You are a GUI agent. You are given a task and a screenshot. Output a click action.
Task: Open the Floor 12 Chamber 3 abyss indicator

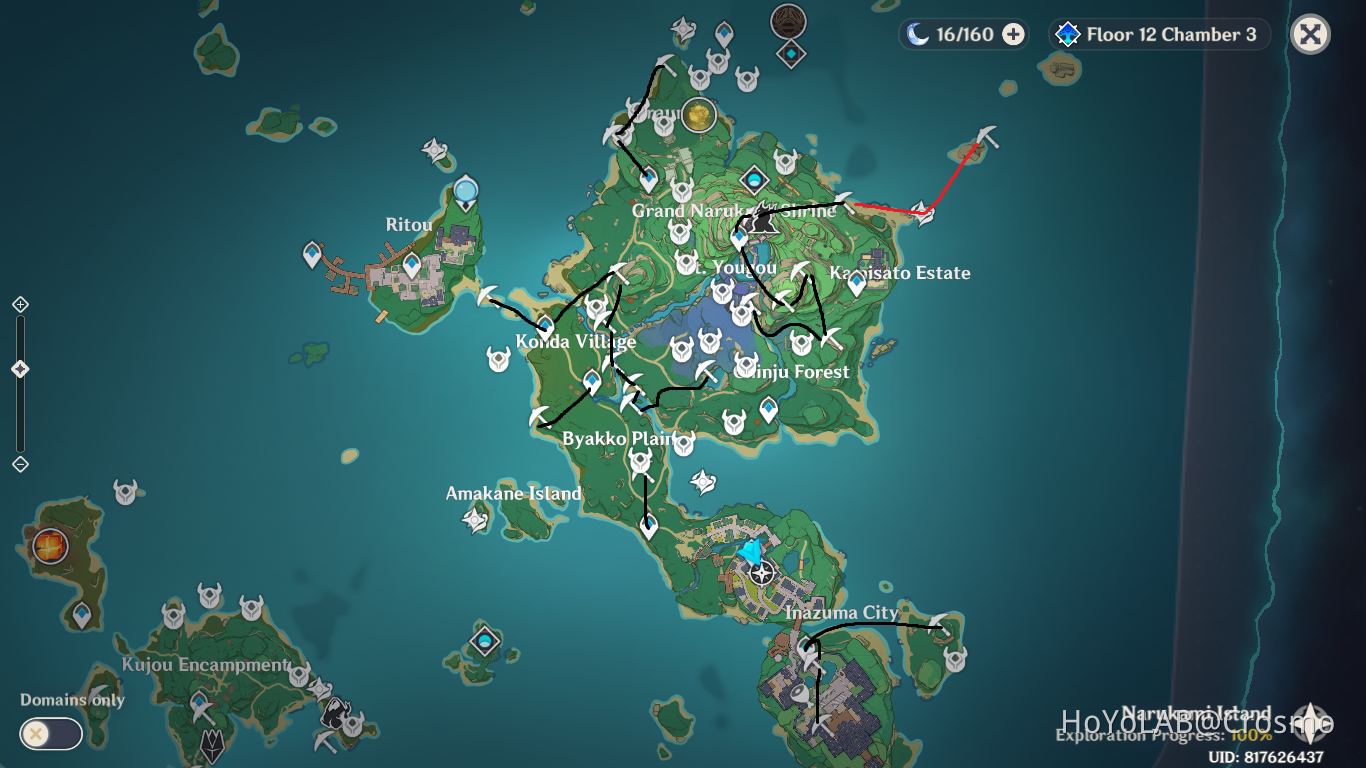(x=1158, y=34)
